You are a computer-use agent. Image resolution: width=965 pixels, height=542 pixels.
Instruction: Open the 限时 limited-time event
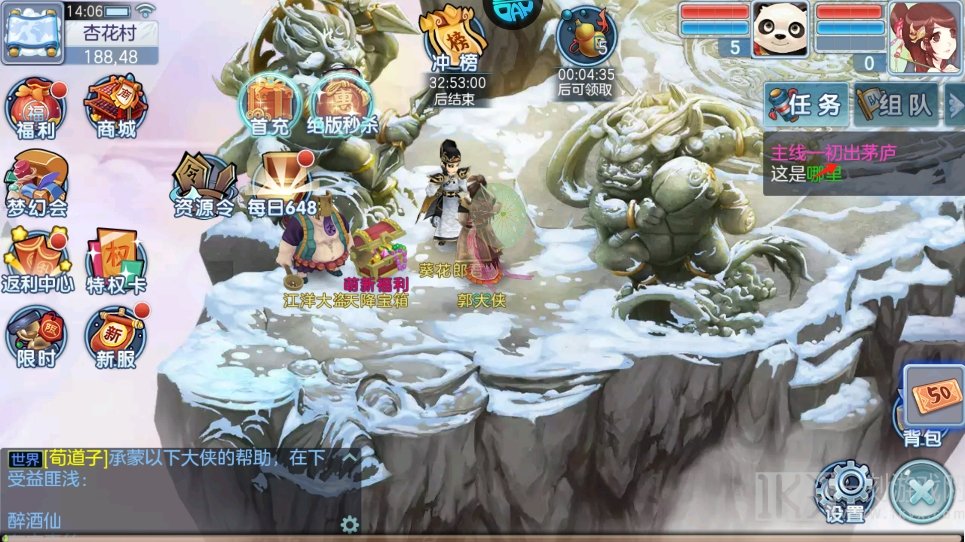(x=36, y=337)
